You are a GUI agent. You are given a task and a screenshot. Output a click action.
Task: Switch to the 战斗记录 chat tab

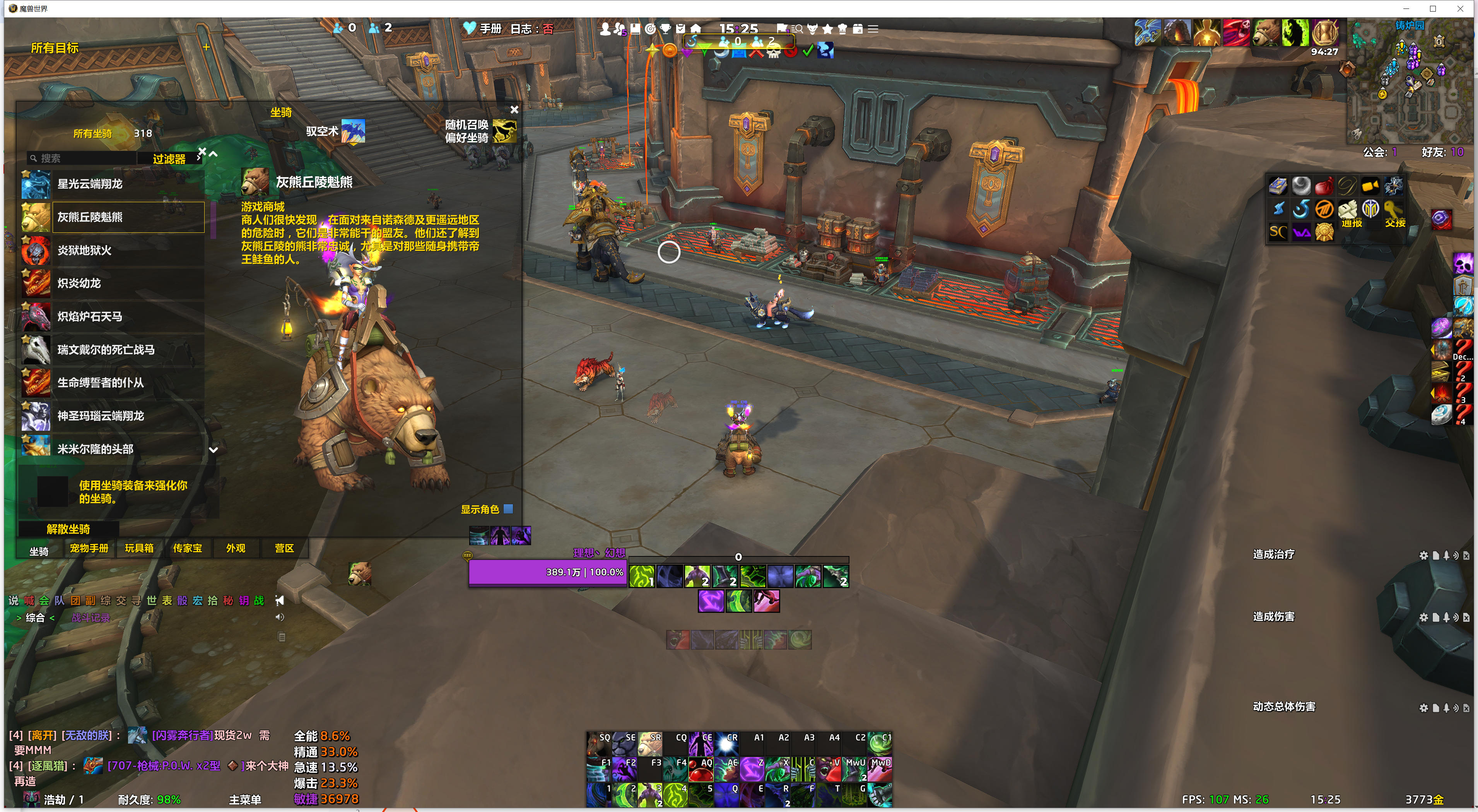pyautogui.click(x=91, y=618)
